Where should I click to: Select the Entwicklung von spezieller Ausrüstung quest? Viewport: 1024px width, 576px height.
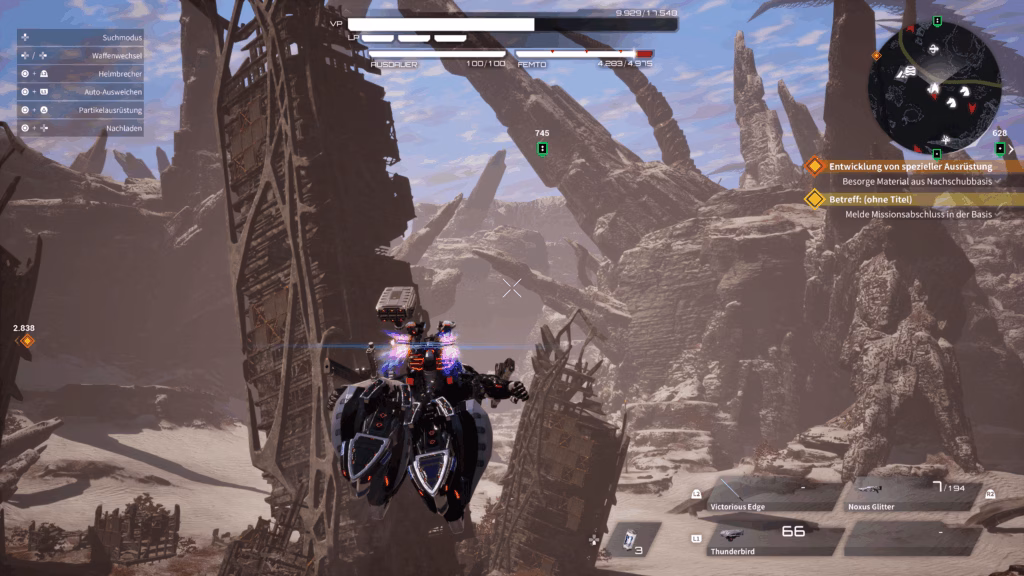coord(910,166)
